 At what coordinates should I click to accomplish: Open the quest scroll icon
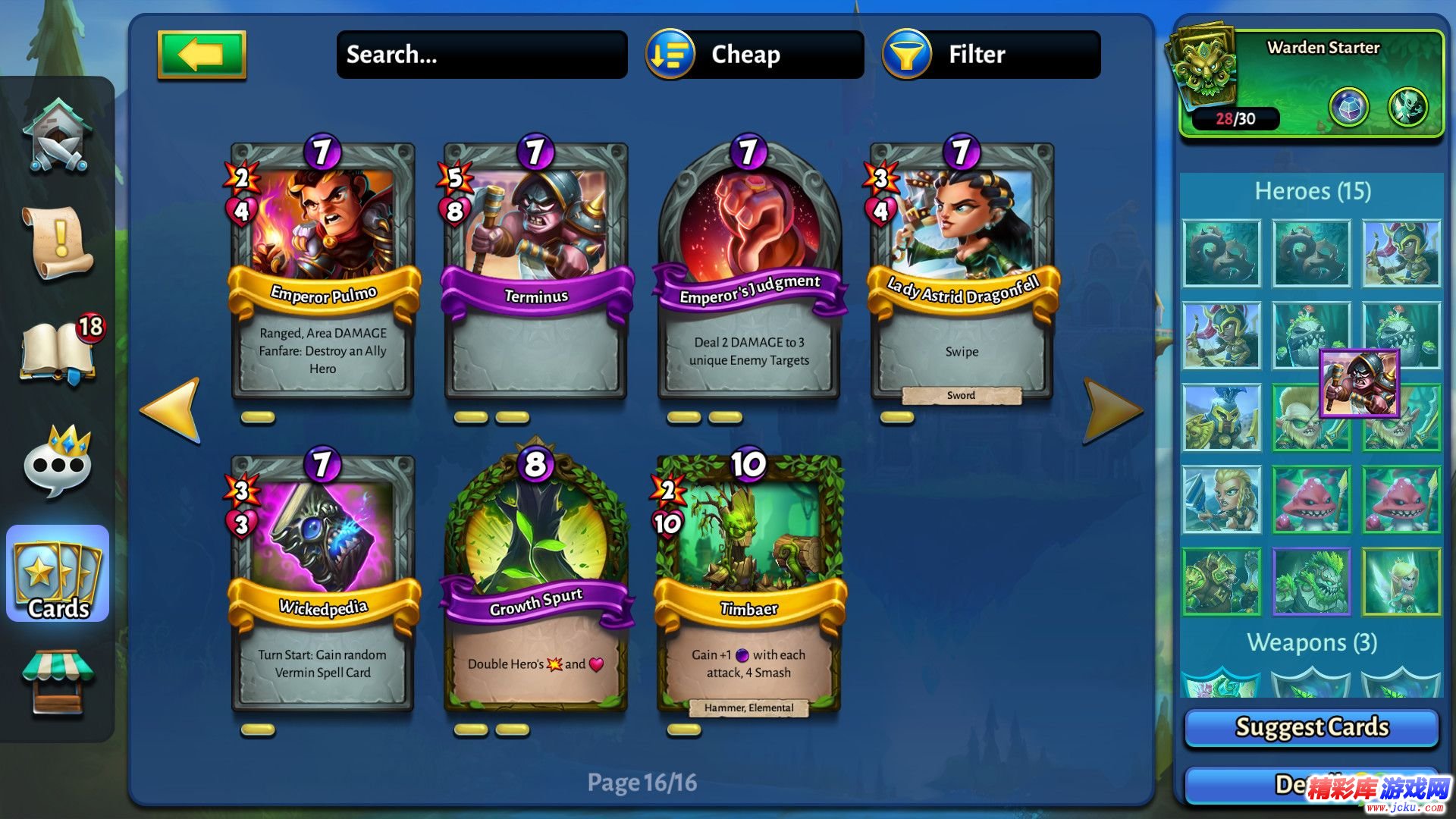[x=58, y=243]
